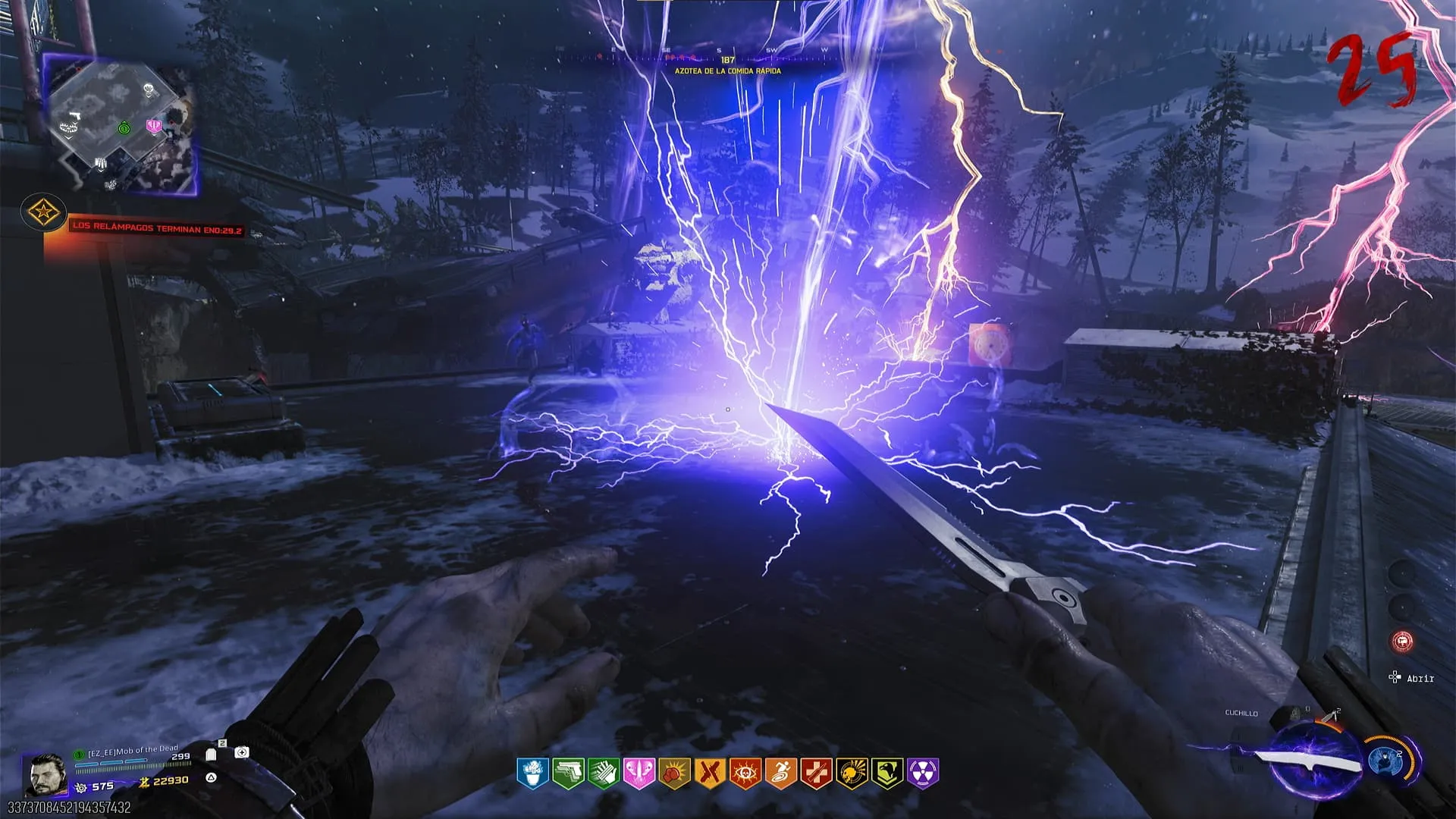Image resolution: width=1456 pixels, height=819 pixels.
Task: Choose the pink rocket perk icon
Action: [639, 773]
